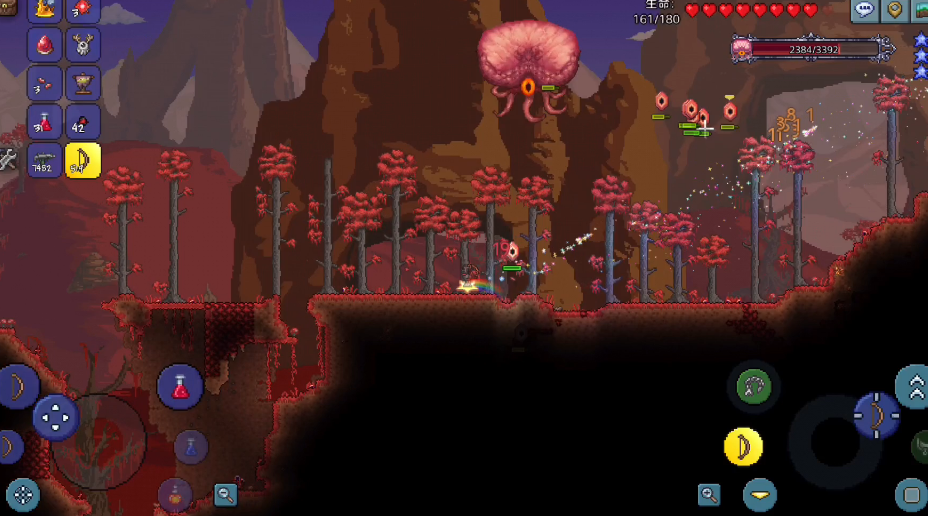Image resolution: width=928 pixels, height=516 pixels.
Task: Tap the yellow bow quick-attack button
Action: tap(743, 447)
